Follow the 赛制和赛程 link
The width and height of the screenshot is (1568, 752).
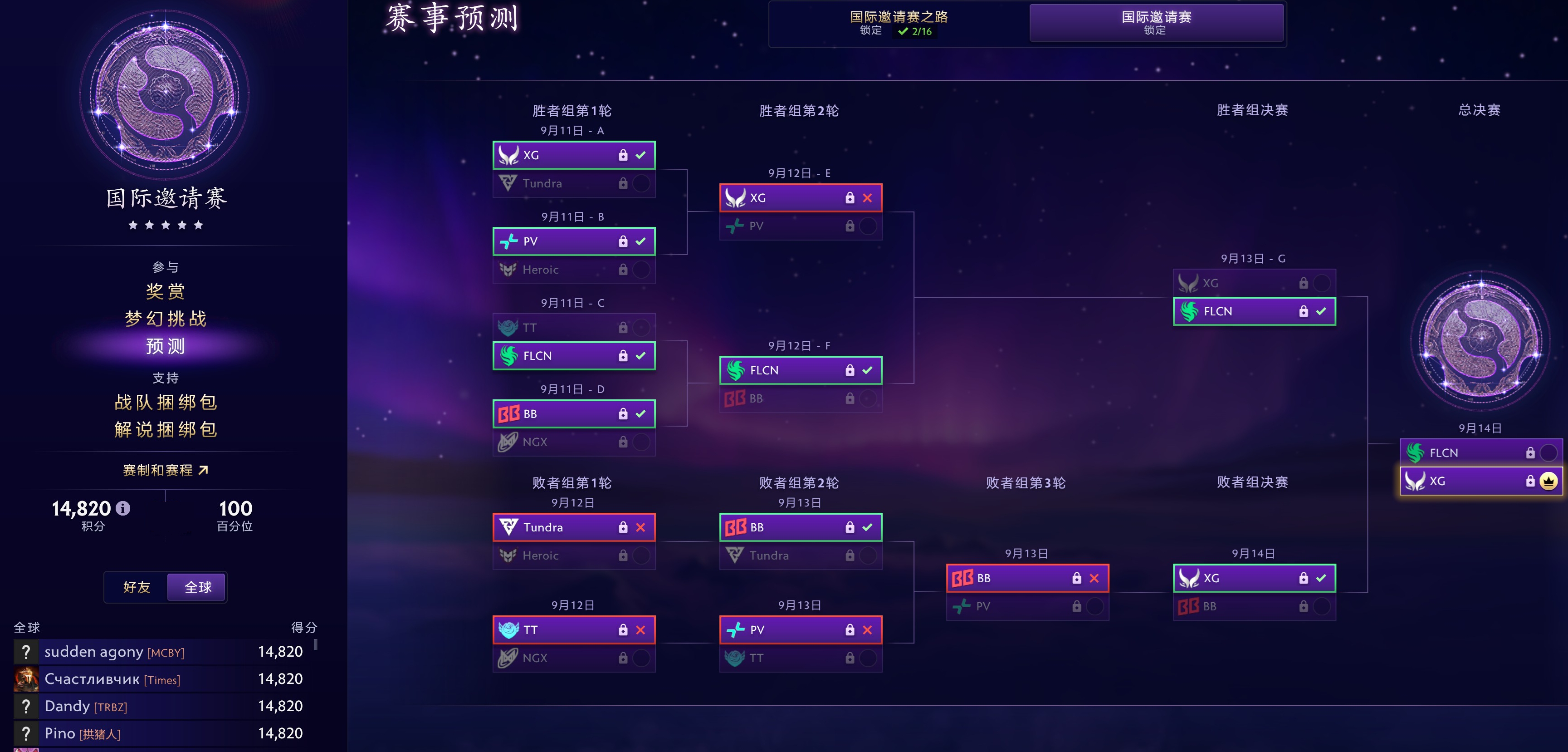tap(165, 470)
